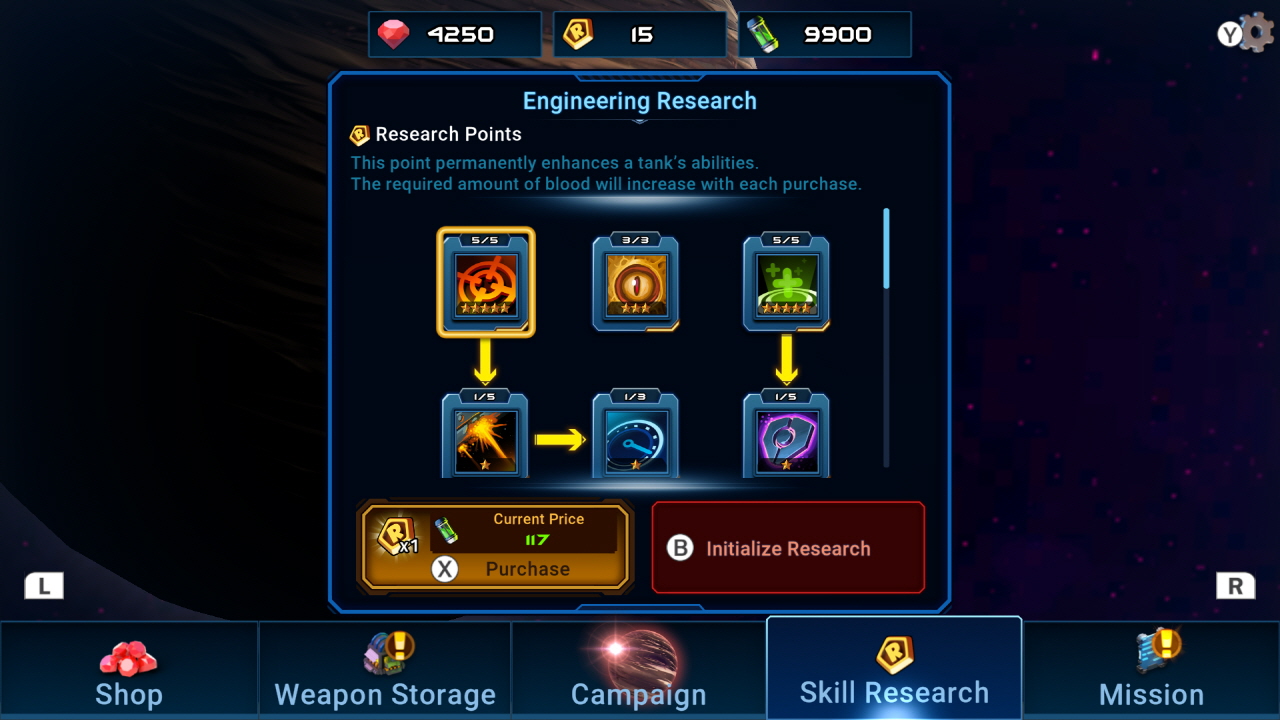Select the explosion damage skill at 1/5
This screenshot has height=720, width=1280.
click(484, 436)
